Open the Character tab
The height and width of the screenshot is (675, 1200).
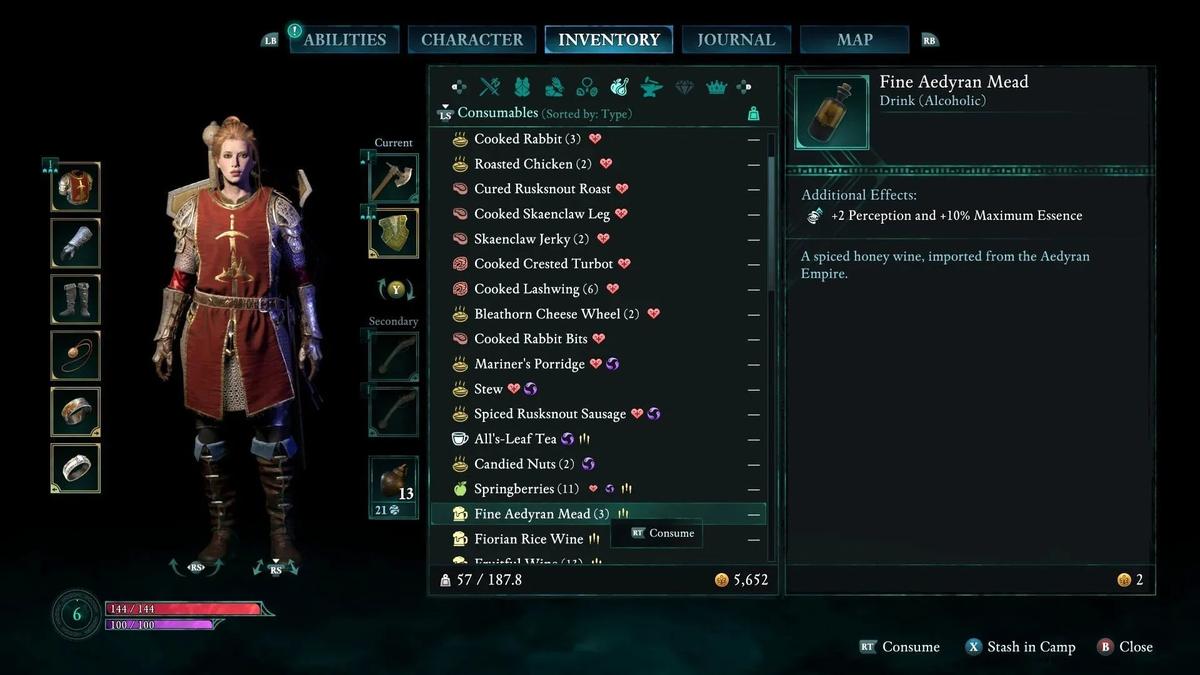coord(472,40)
